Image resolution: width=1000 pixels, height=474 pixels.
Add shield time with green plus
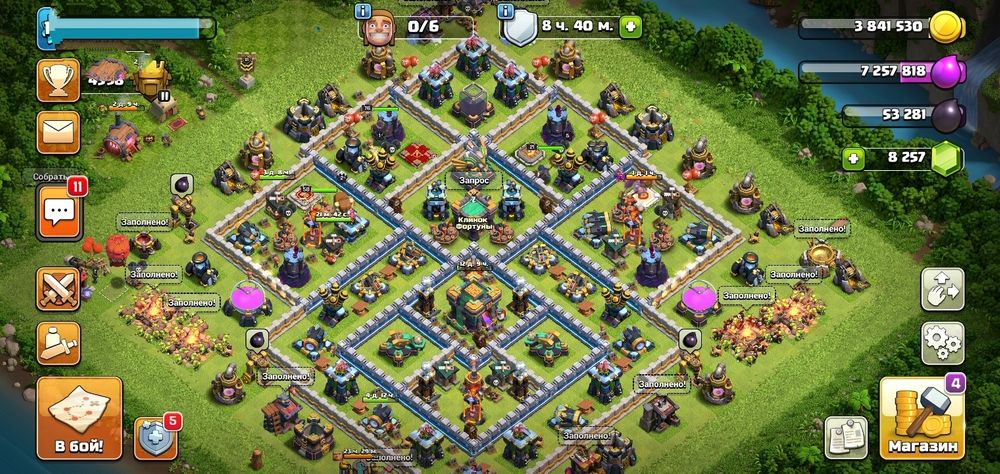coord(629,27)
